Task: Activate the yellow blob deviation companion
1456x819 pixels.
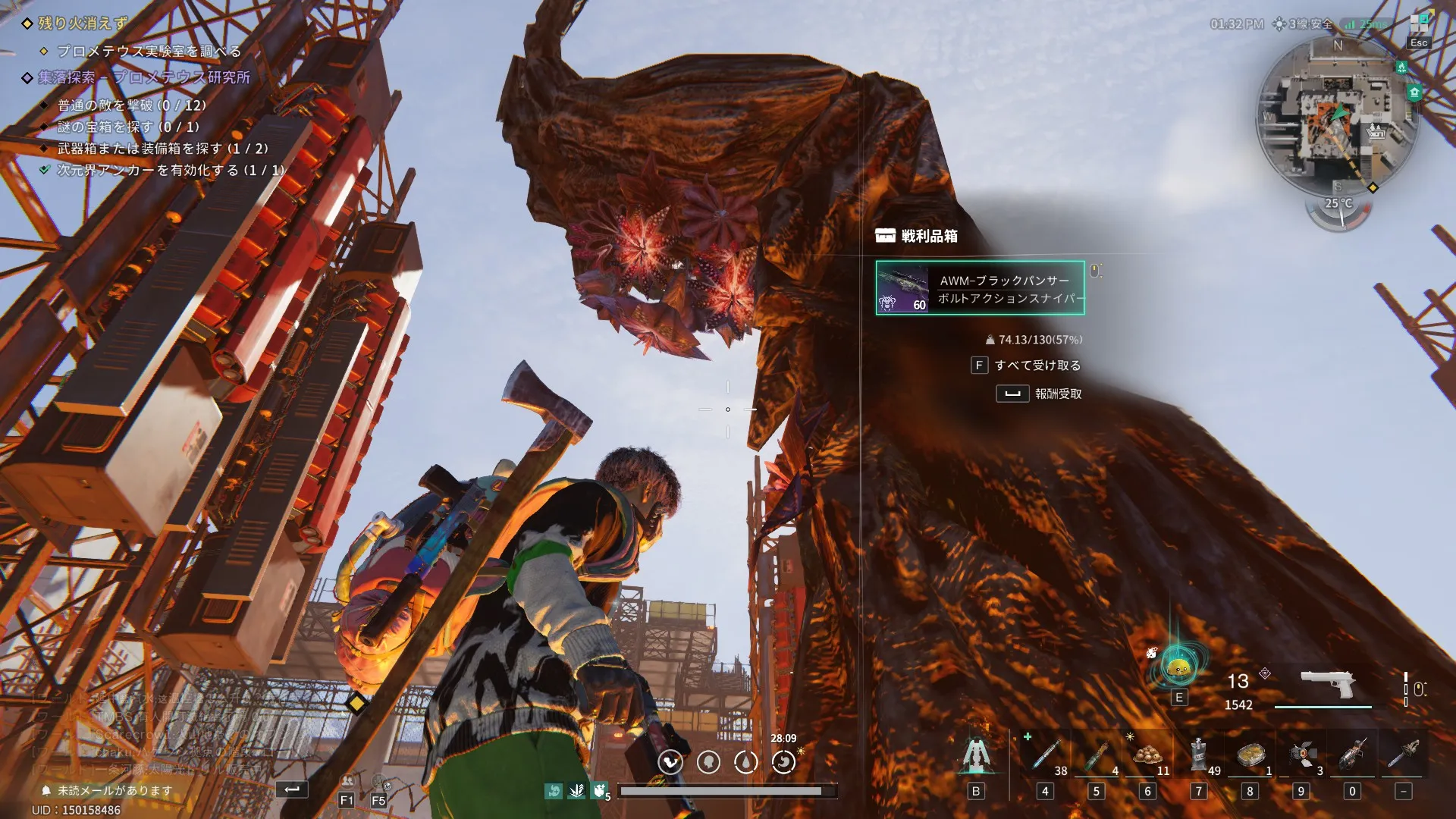Action: click(x=1178, y=669)
